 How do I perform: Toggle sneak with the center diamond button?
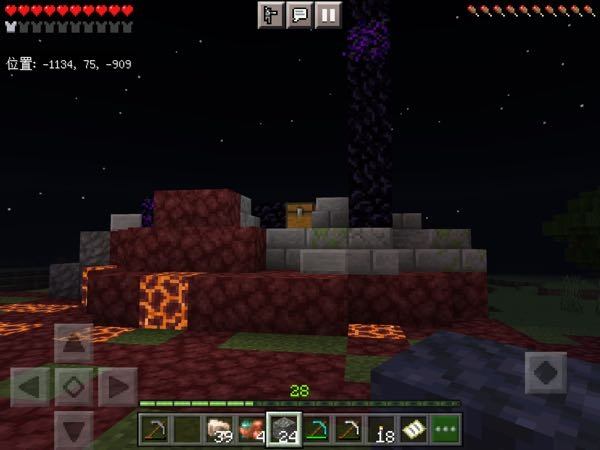(73, 386)
